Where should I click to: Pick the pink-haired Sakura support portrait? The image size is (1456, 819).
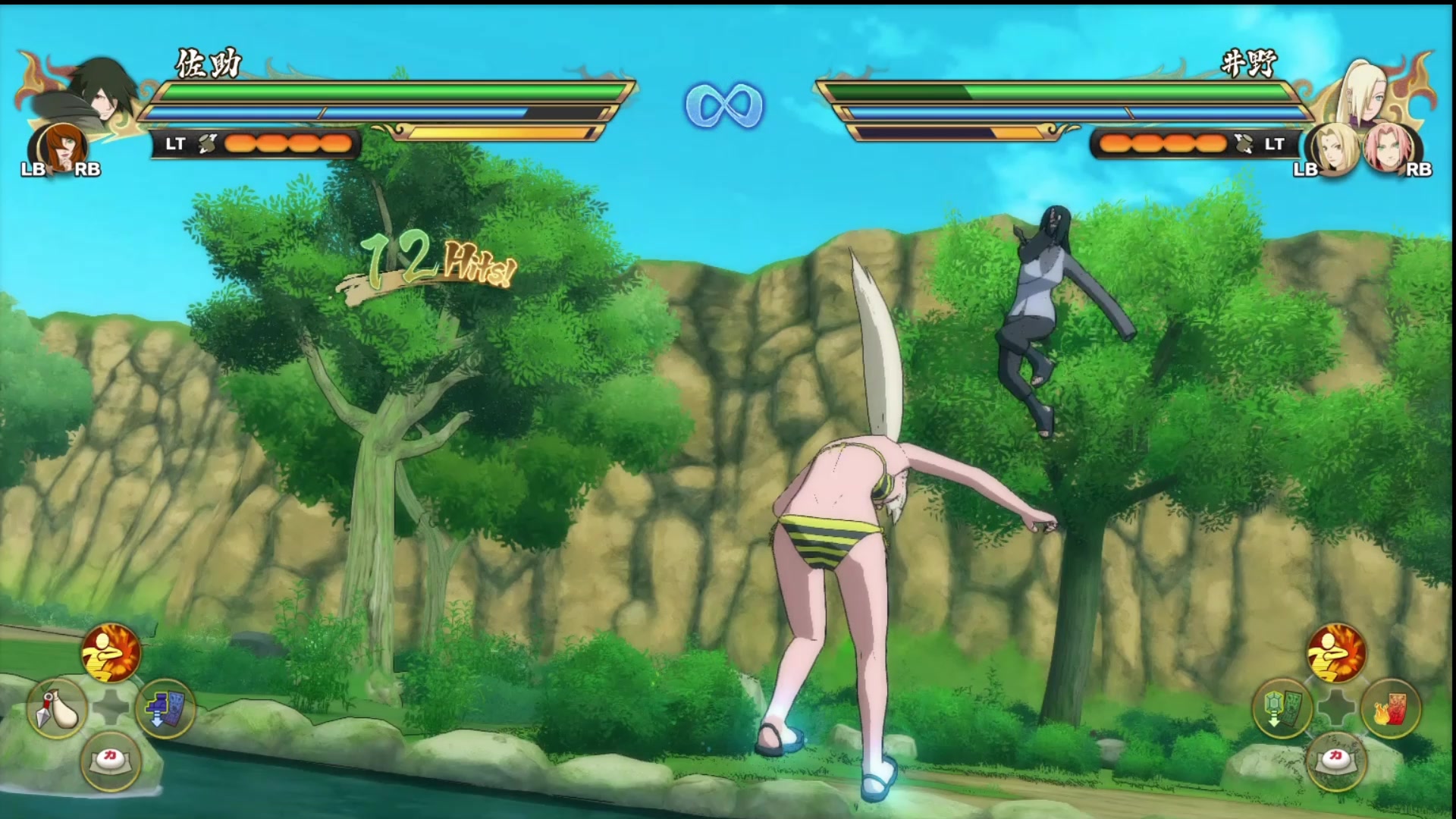(x=1389, y=148)
